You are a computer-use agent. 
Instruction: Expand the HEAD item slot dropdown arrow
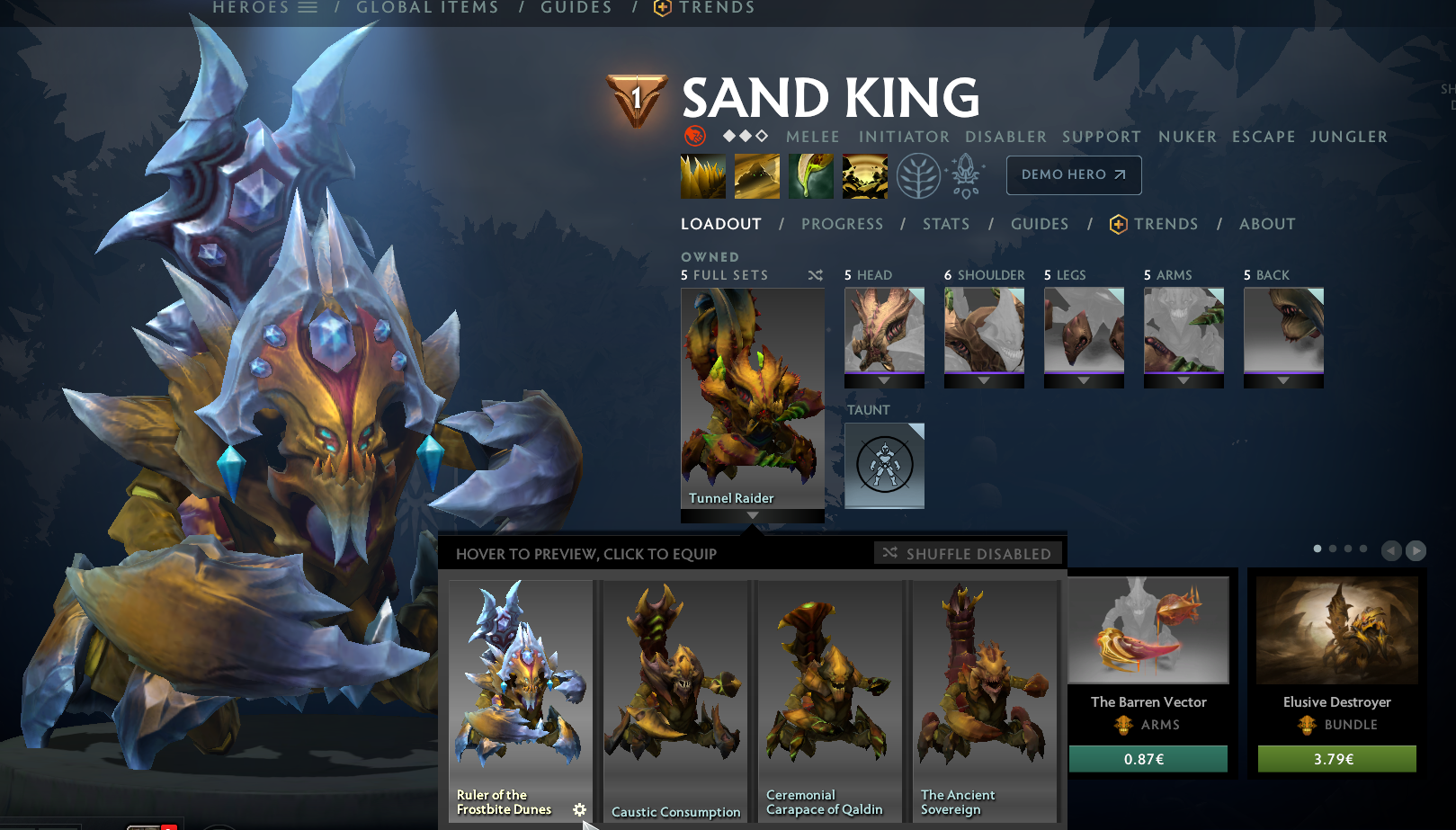(x=884, y=381)
